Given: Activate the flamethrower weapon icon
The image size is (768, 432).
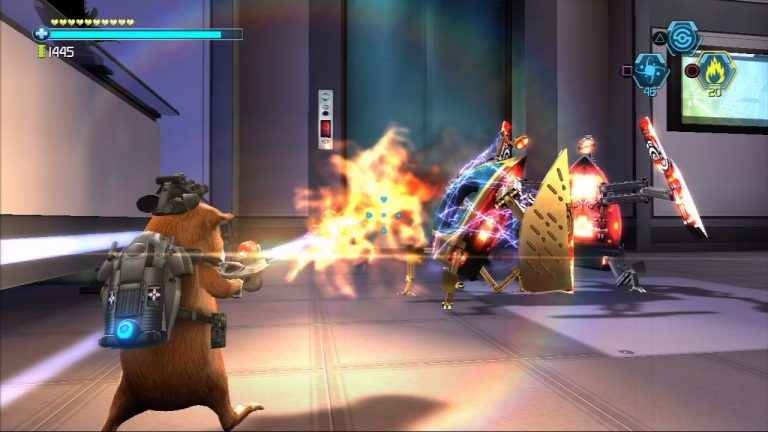Looking at the screenshot, I should click(716, 70).
